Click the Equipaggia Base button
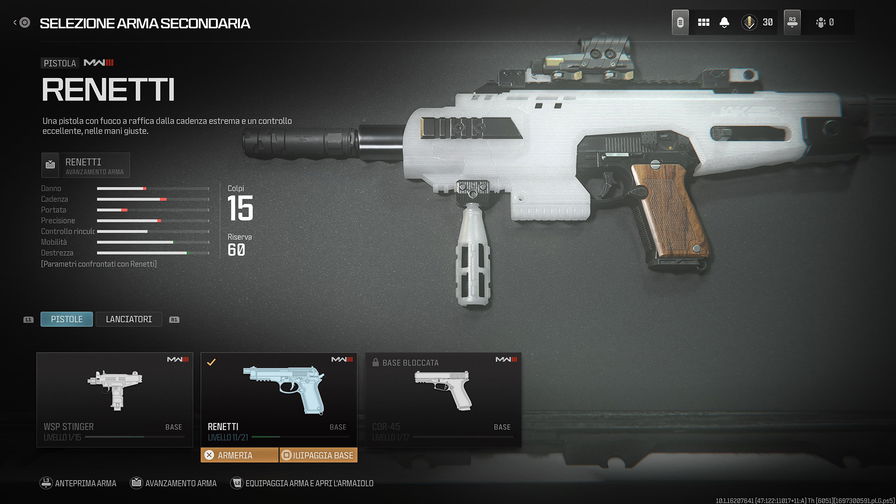 (x=318, y=455)
